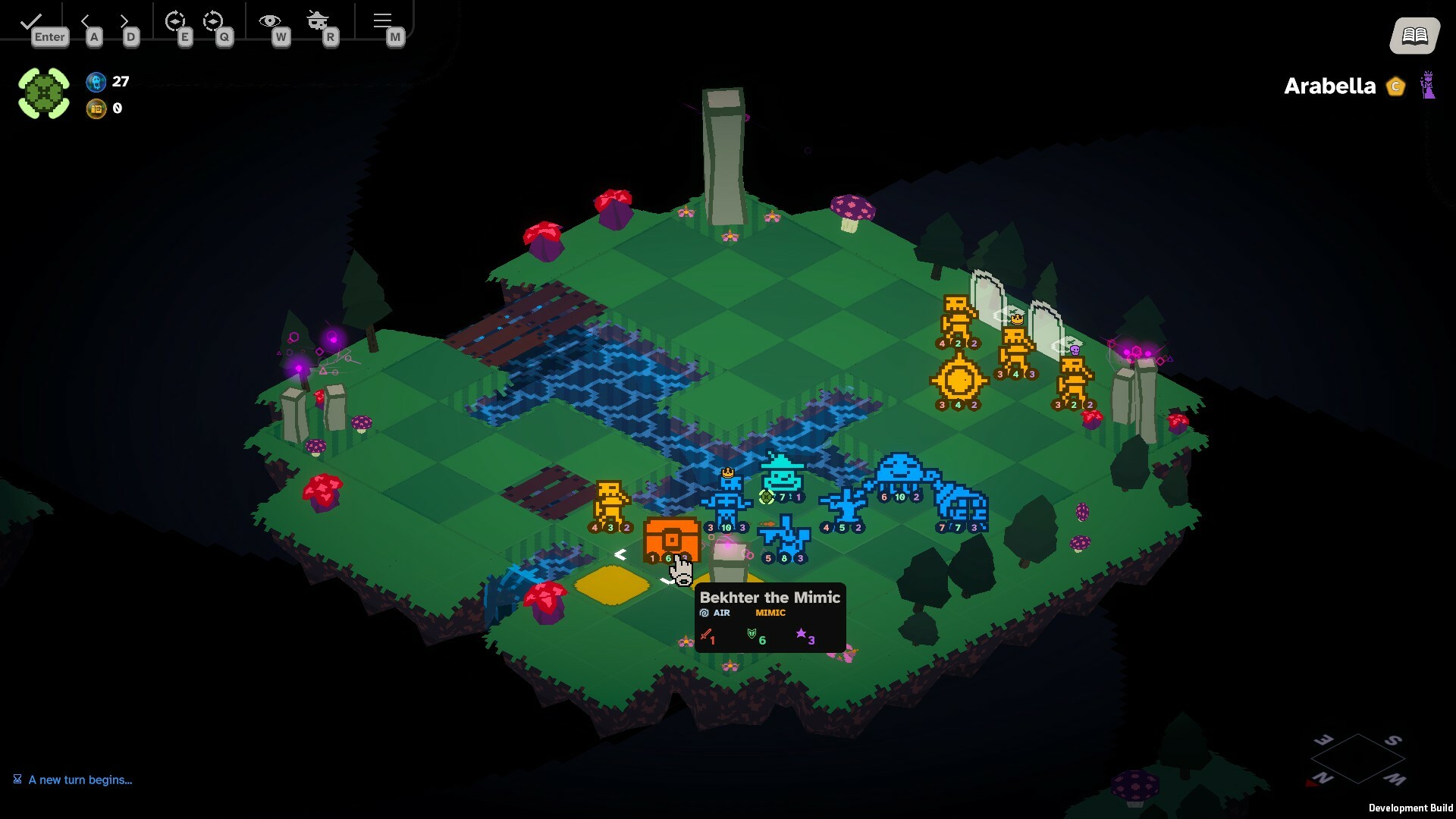Rotate the camera clockwise with the E icon
This screenshot has height=819, width=1456.
coord(177,20)
